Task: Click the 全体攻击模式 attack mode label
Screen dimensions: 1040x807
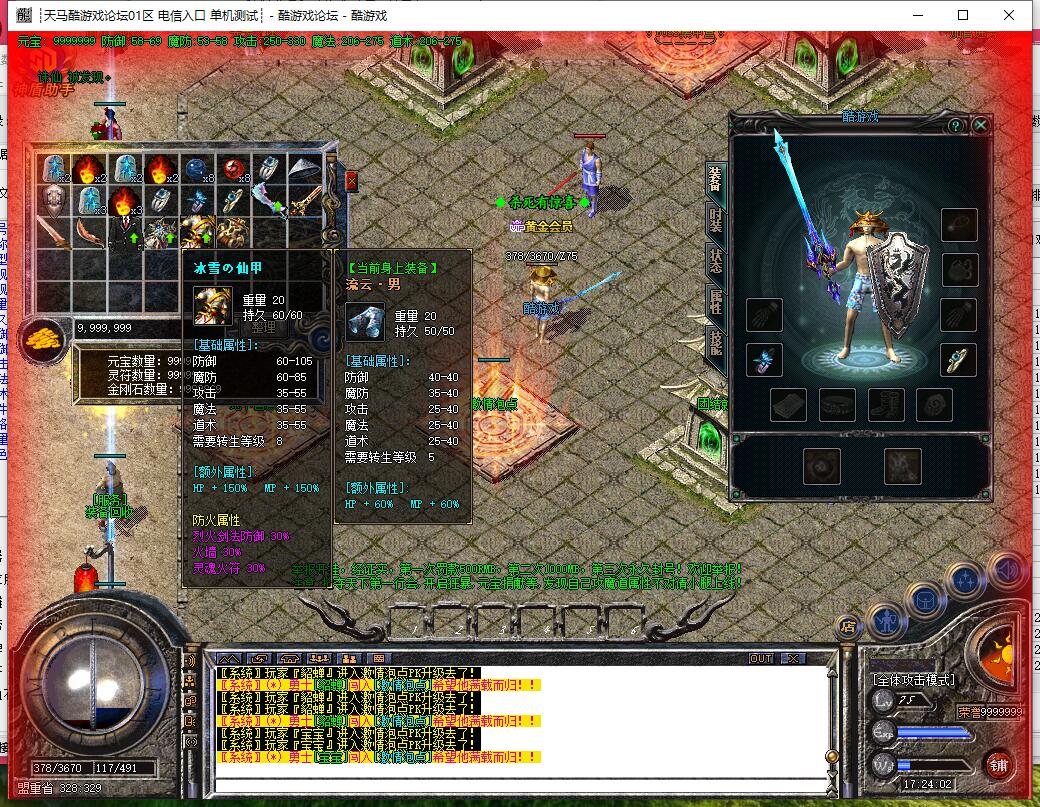Action: coord(915,680)
